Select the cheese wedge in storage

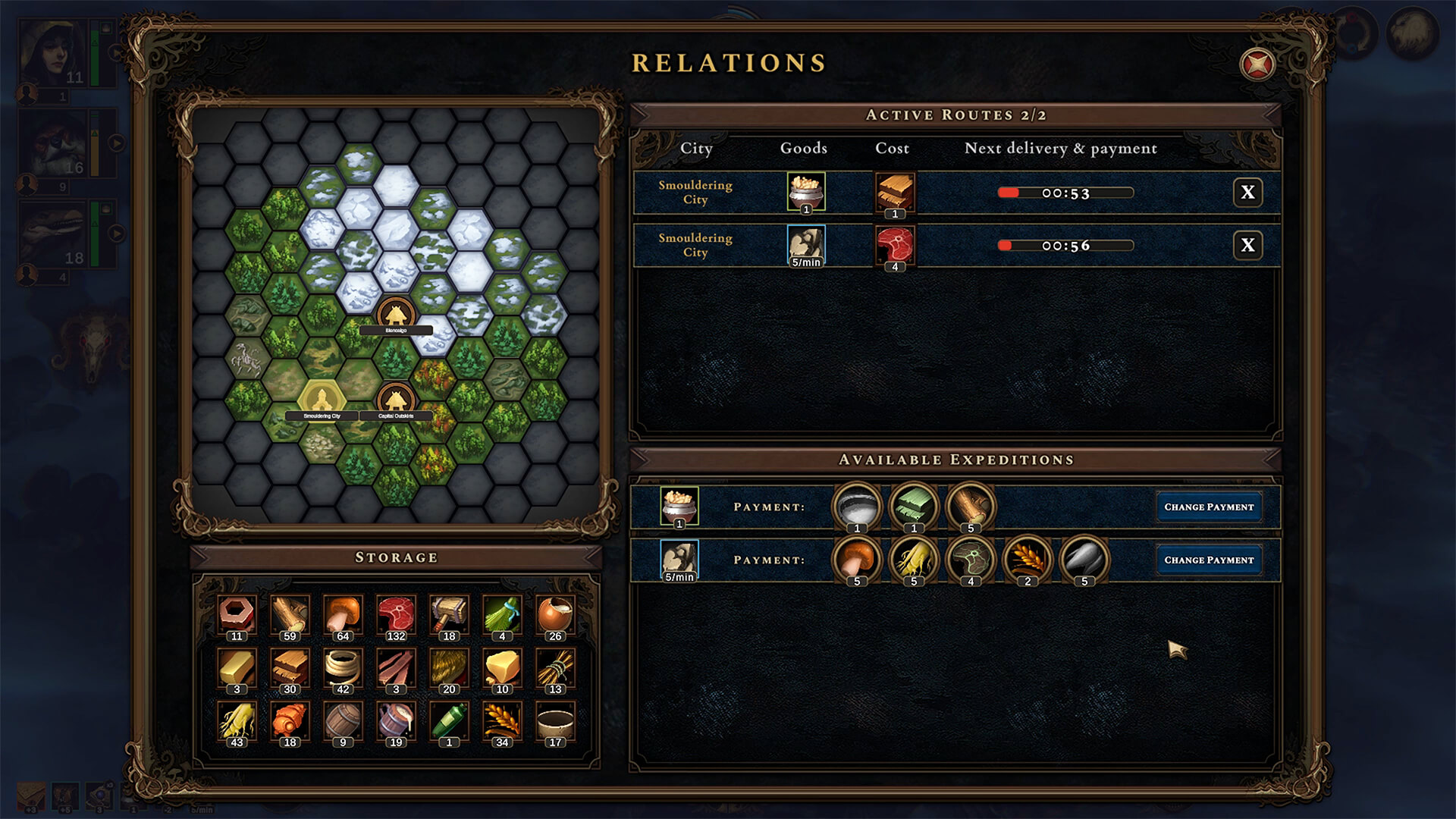point(502,668)
